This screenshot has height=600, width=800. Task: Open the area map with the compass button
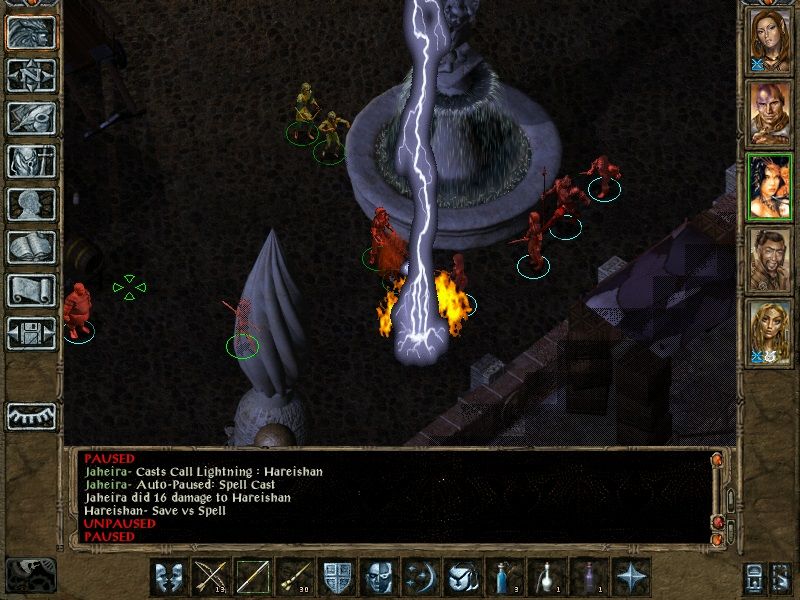coord(32,75)
